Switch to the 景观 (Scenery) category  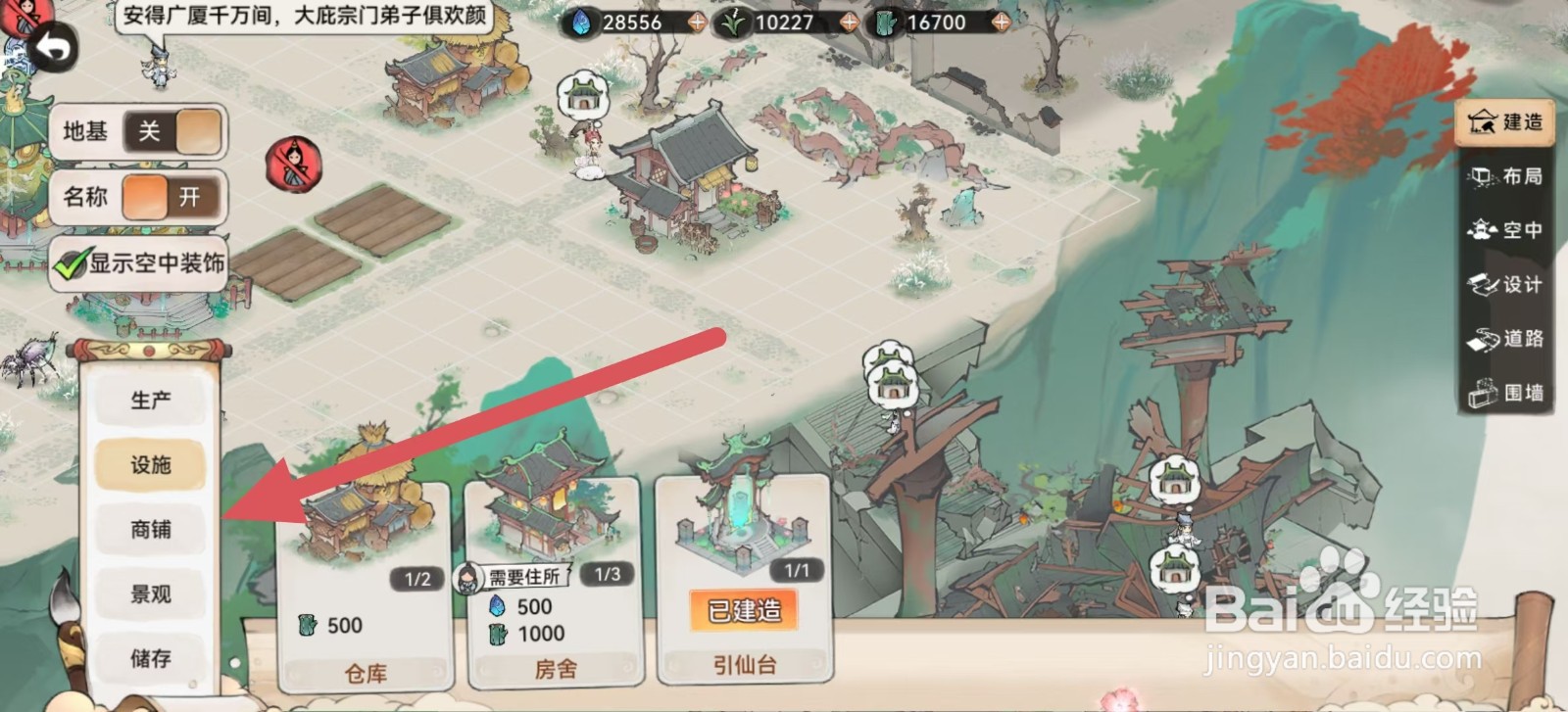point(150,594)
